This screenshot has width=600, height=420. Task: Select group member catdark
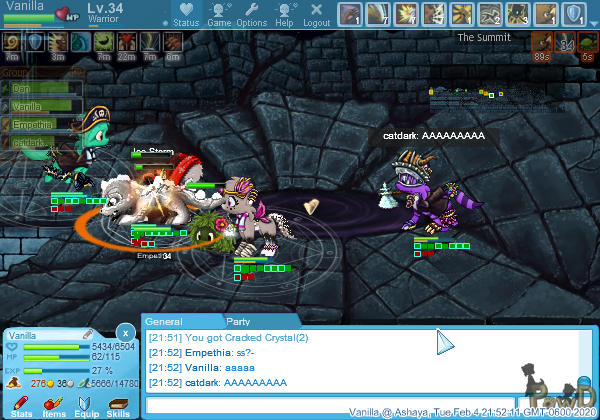tap(40, 143)
